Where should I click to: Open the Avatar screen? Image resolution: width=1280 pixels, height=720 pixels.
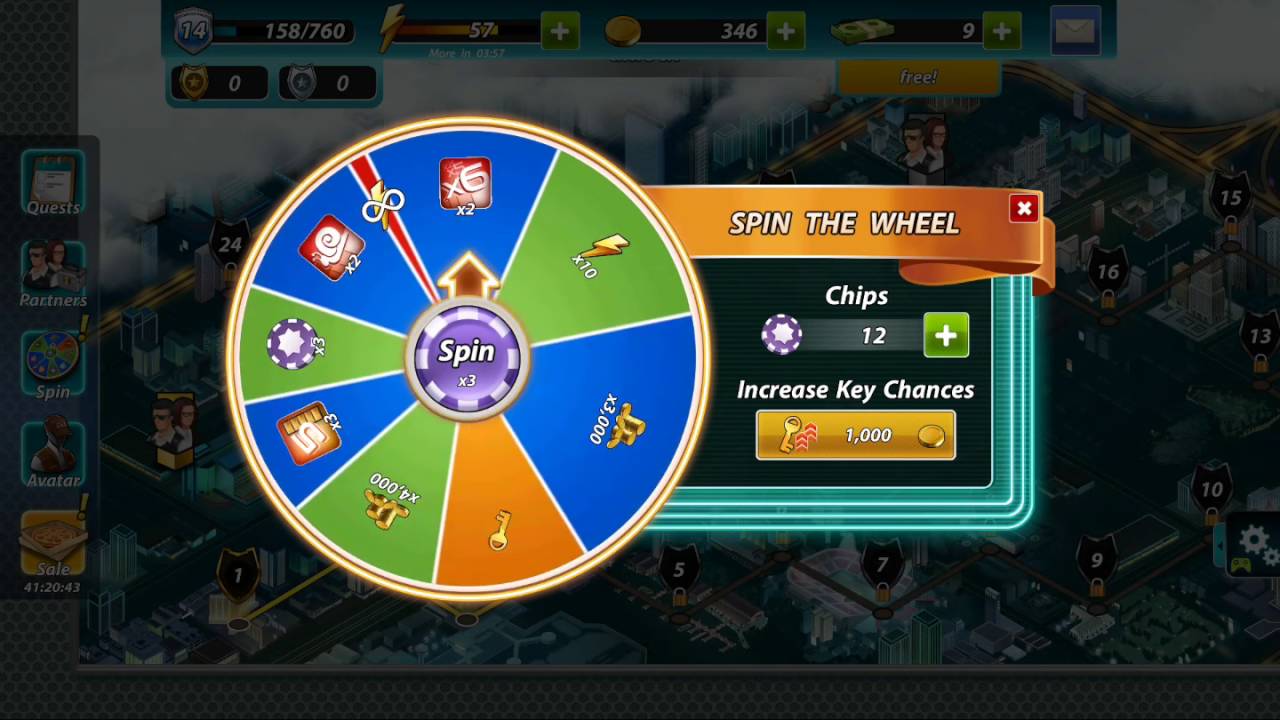[53, 454]
